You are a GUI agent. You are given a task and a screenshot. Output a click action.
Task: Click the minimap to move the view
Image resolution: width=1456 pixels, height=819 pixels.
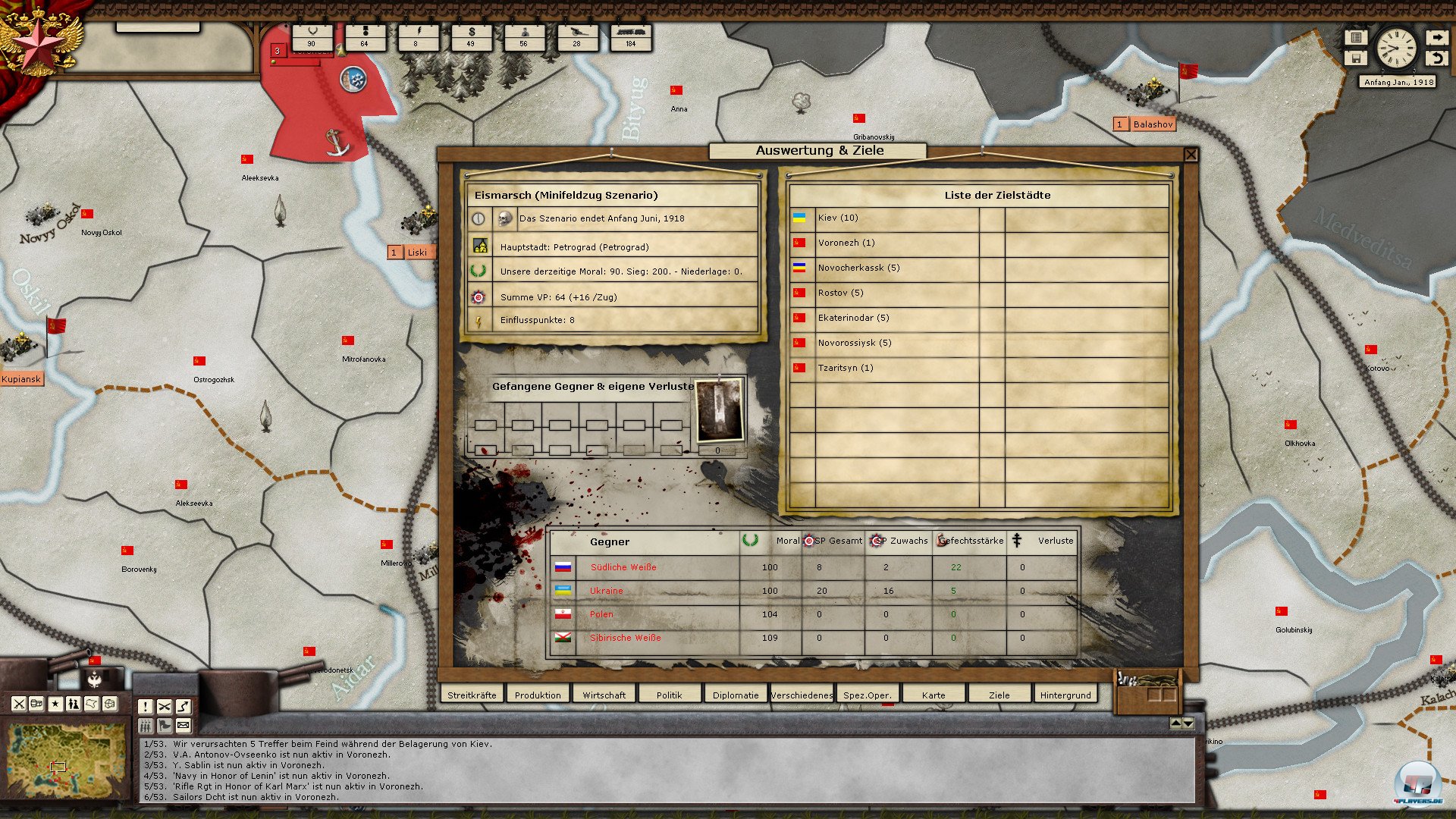pyautogui.click(x=67, y=761)
